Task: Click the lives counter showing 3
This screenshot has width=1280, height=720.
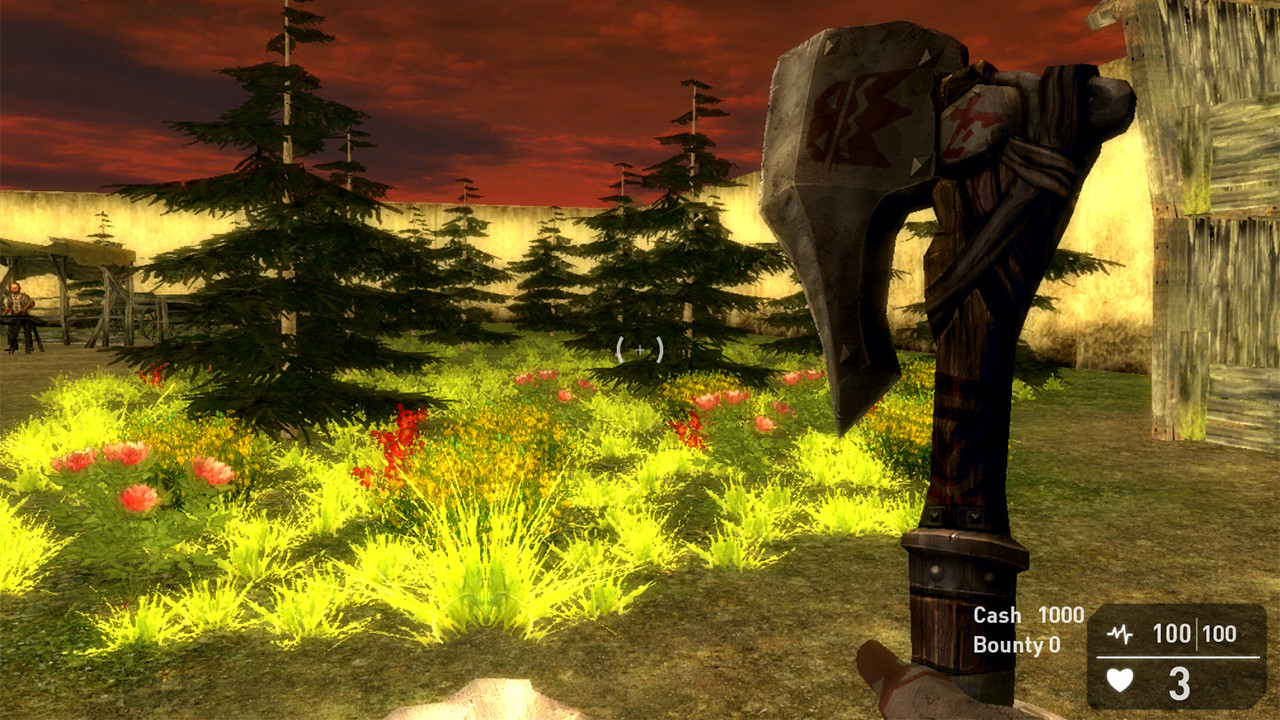Action: tap(1179, 682)
